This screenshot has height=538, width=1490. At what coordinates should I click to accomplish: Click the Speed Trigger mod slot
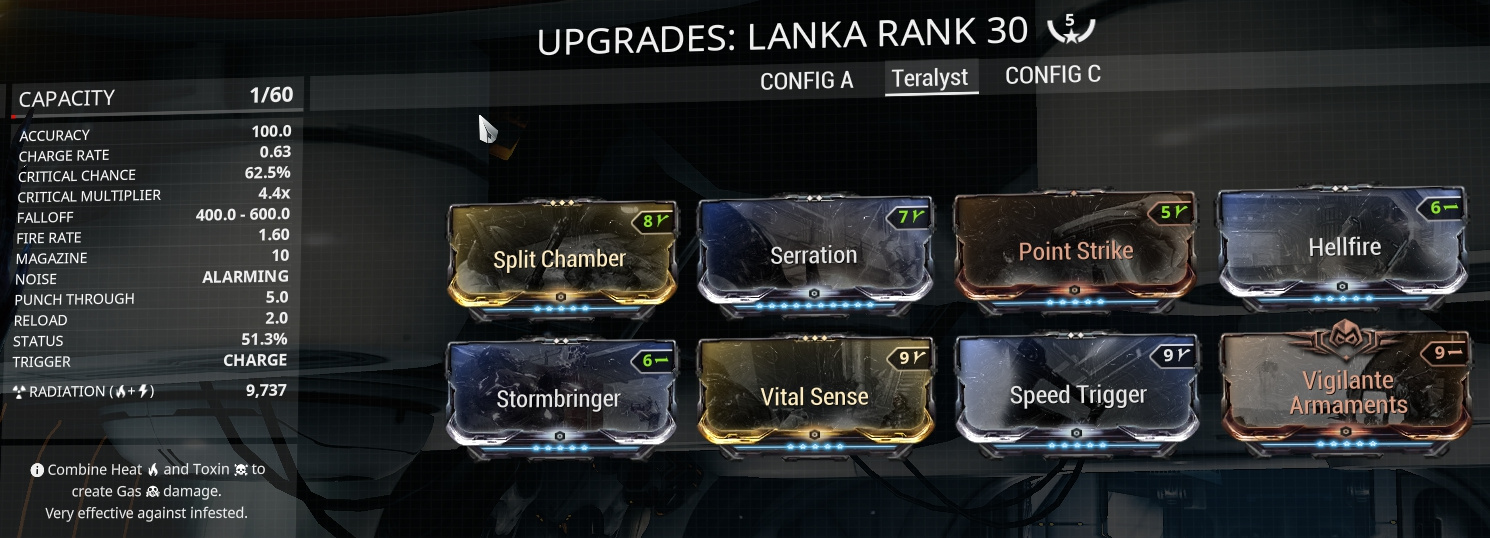tap(1077, 395)
